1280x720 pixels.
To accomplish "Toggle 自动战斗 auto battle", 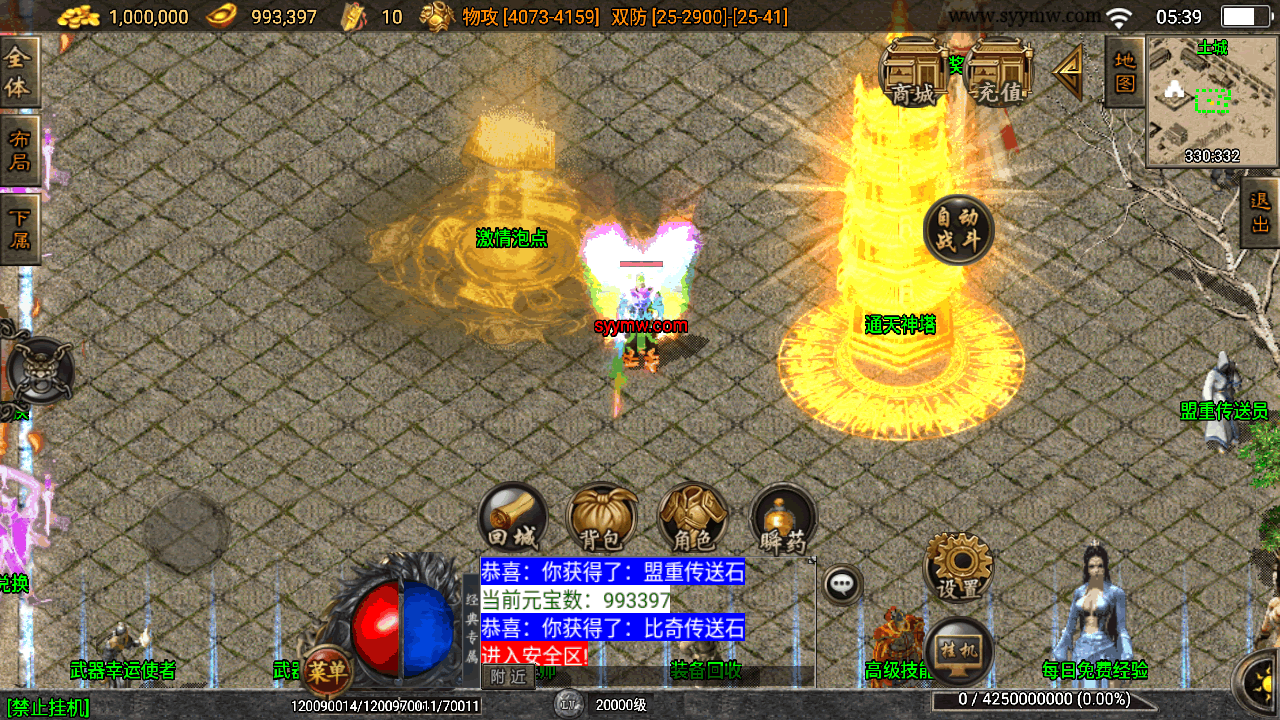I will pos(958,230).
